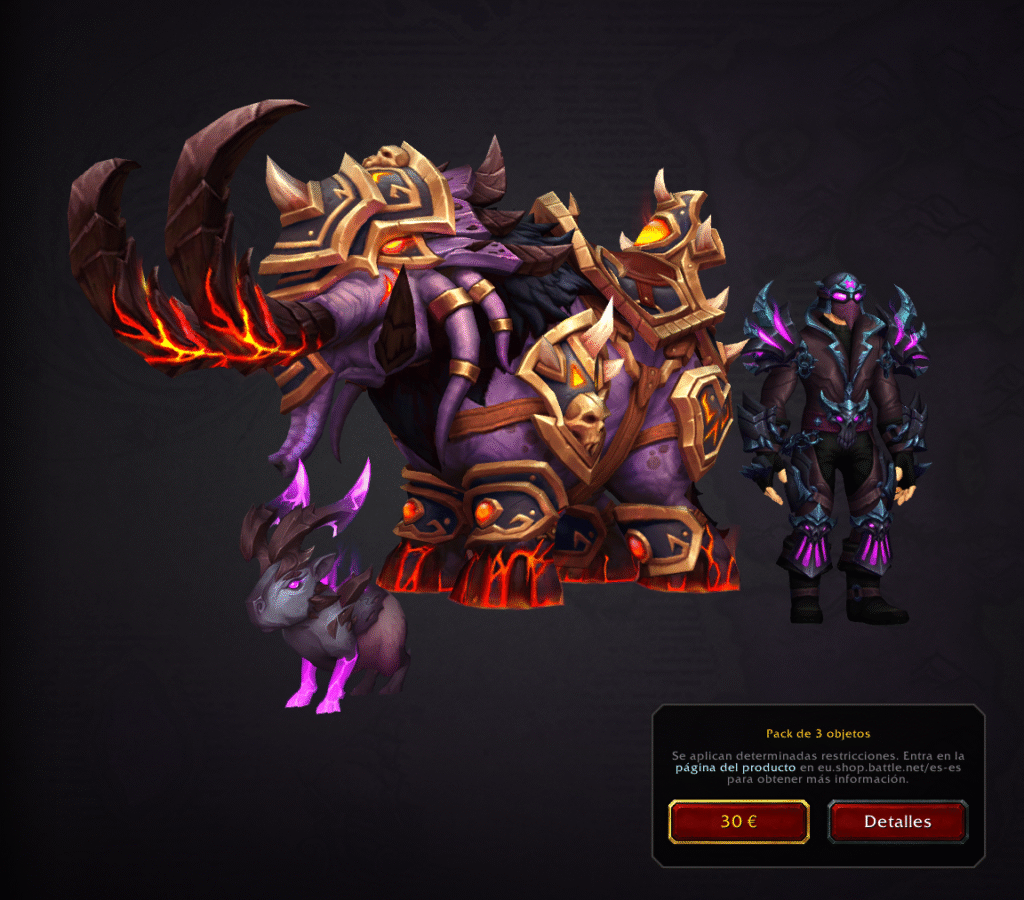Follow the página del producto link
This screenshot has width=1024, height=900.
click(735, 767)
